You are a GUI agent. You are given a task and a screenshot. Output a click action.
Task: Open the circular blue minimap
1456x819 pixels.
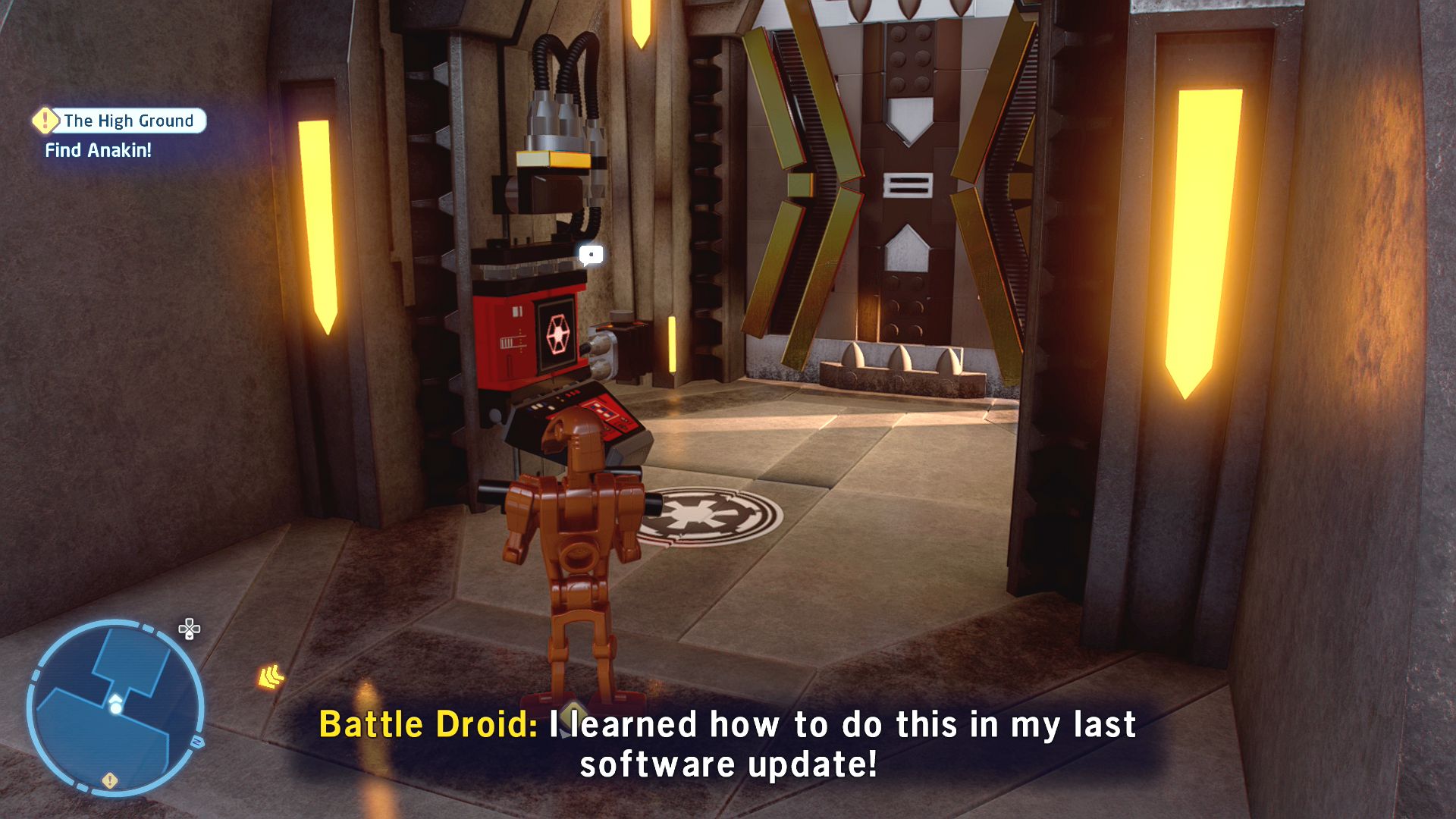click(115, 707)
